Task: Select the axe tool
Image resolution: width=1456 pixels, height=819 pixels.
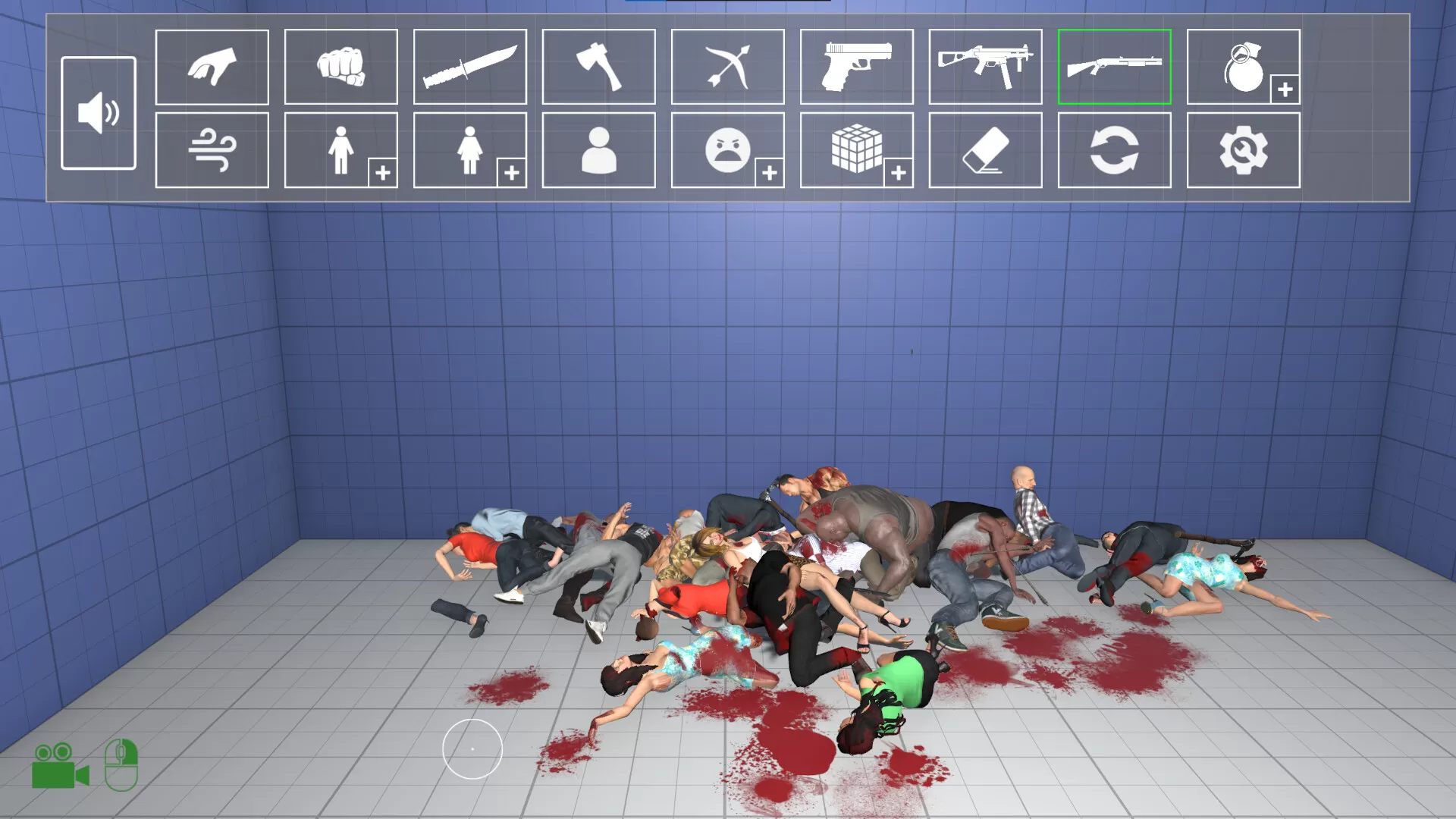Action: 598,66
